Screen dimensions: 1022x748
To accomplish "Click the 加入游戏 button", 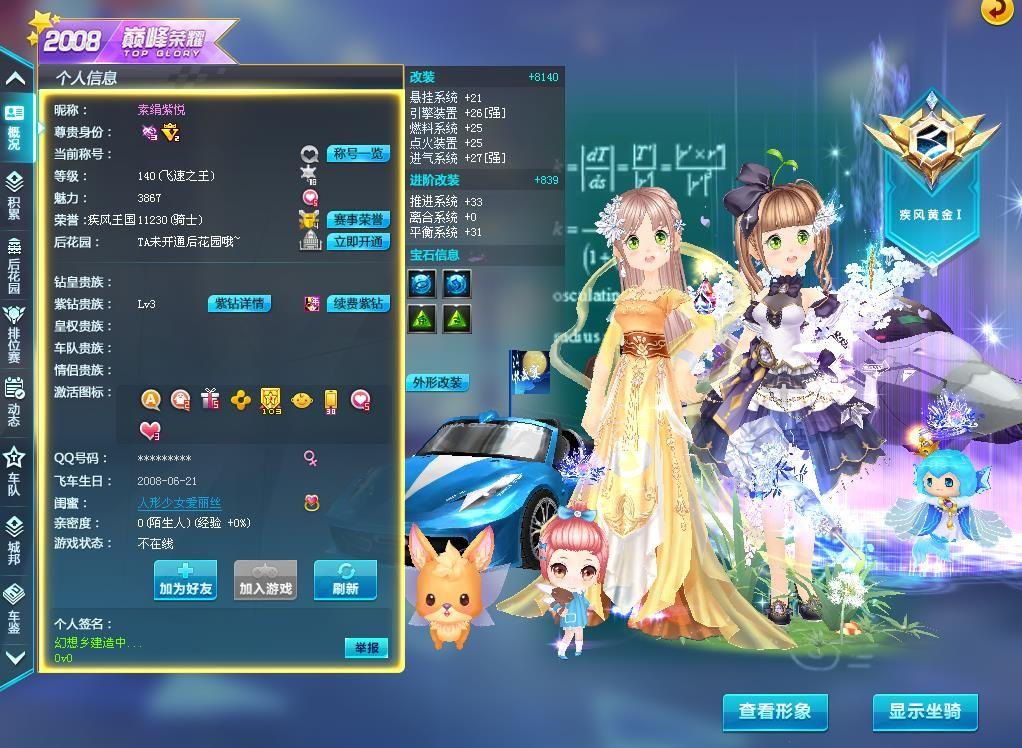I will click(x=265, y=580).
